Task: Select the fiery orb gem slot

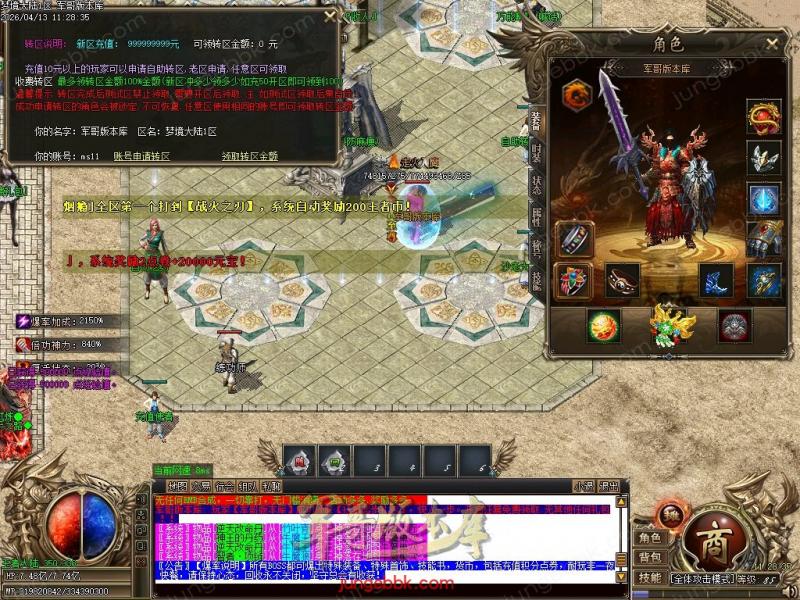Action: tap(603, 326)
